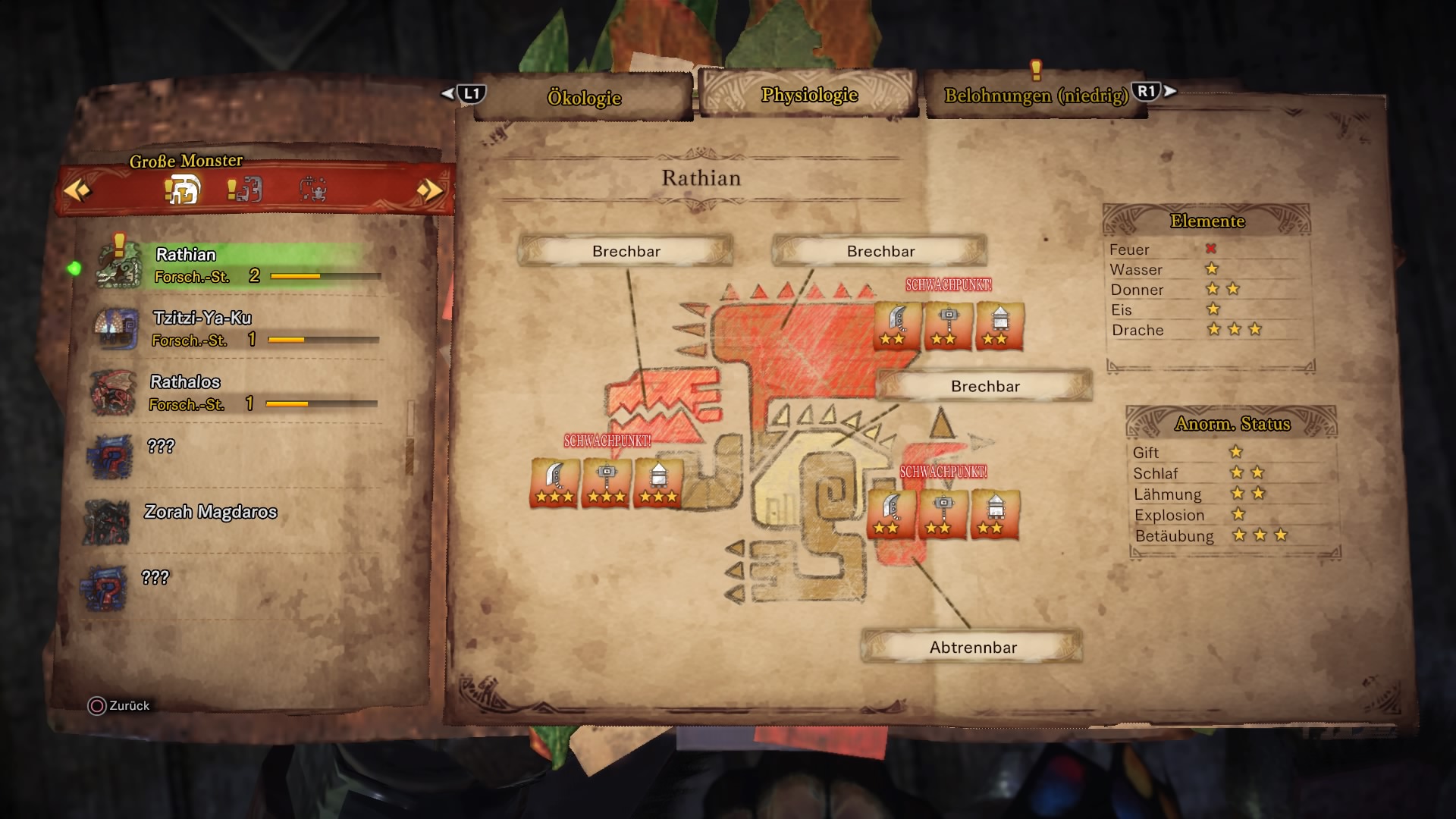Open the Physiologie tab
The height and width of the screenshot is (819, 1456).
pos(808,95)
